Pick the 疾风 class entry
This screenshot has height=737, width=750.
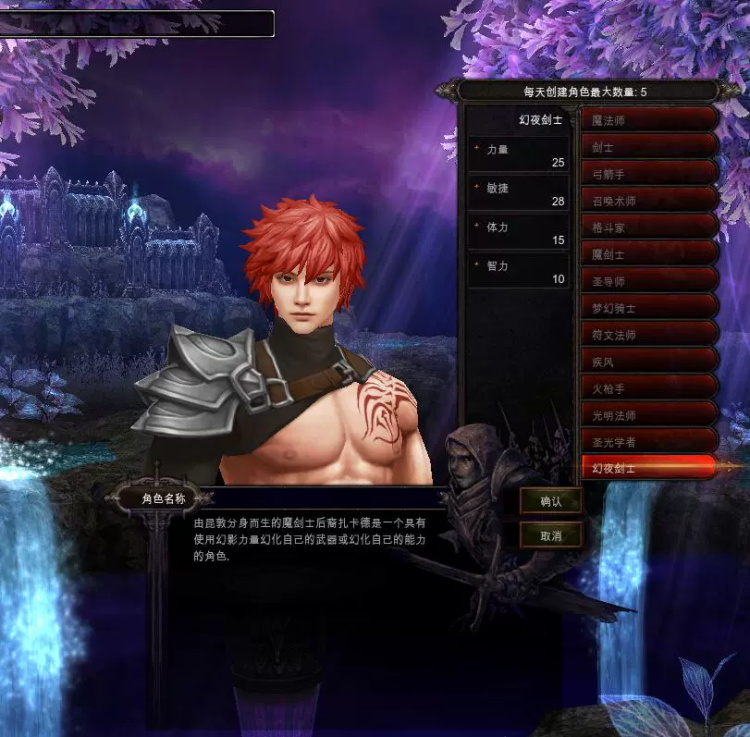point(648,361)
